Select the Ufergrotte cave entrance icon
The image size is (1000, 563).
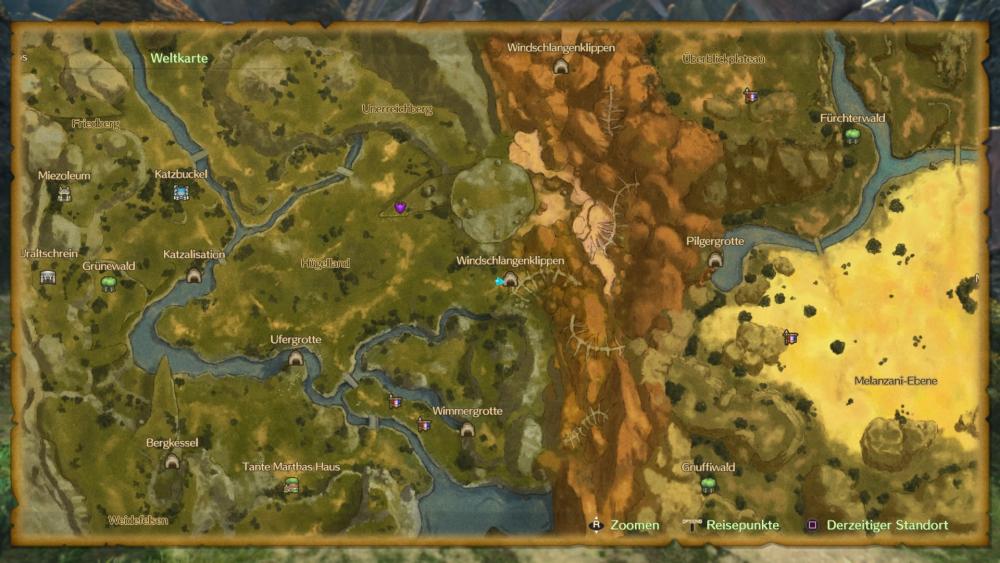pyautogui.click(x=296, y=358)
